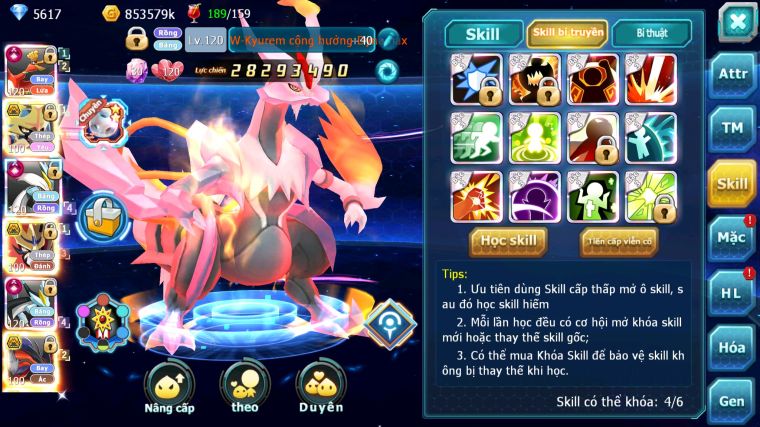Click the refresh icon beside combat power
This screenshot has height=427, width=760.
(x=386, y=70)
